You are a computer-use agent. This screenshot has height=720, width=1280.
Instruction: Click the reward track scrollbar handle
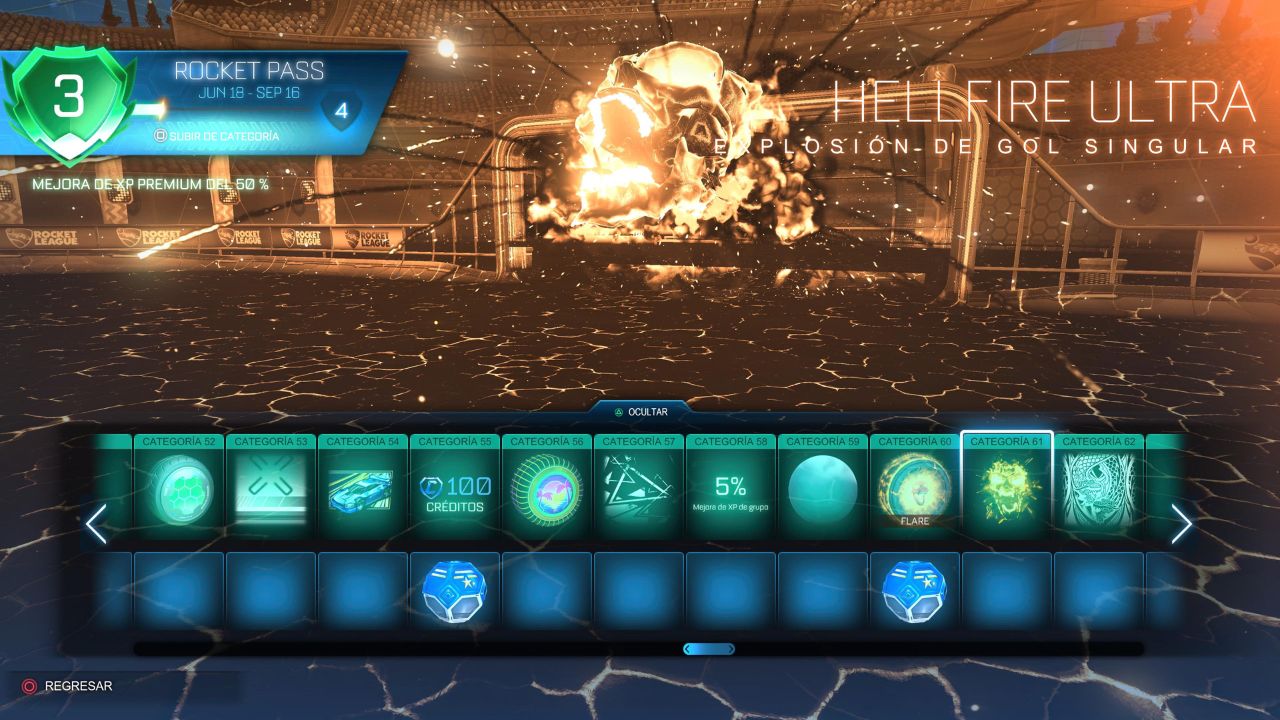point(709,649)
